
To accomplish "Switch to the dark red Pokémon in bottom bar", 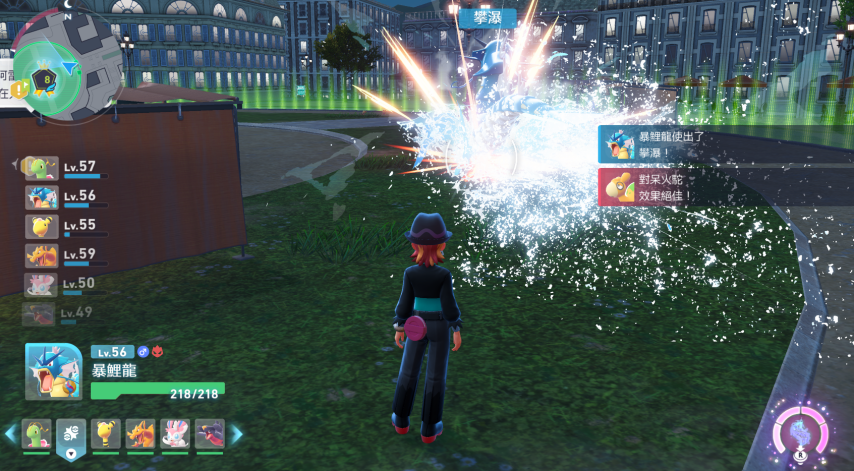I will pyautogui.click(x=210, y=433).
